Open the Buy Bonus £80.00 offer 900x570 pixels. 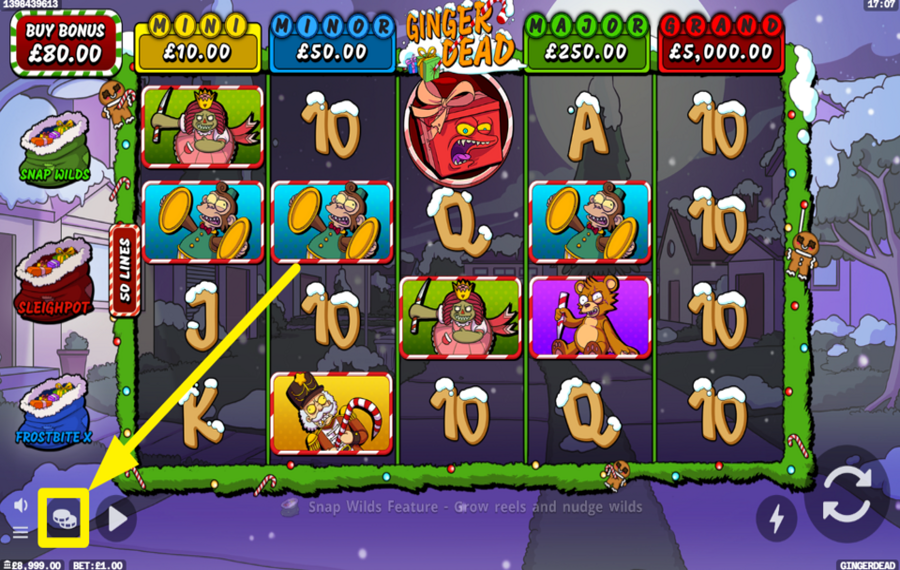pyautogui.click(x=64, y=42)
